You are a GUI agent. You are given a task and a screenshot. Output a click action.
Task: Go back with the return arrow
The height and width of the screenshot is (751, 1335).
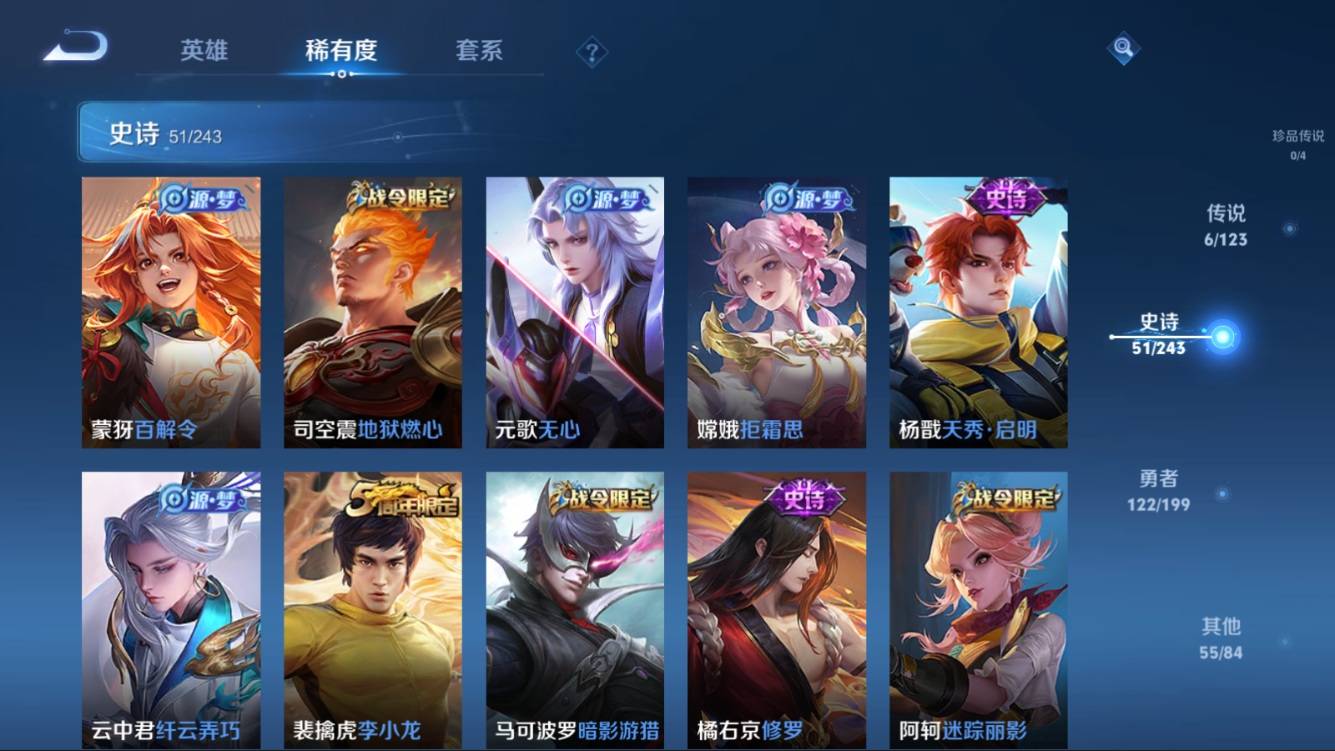76,46
